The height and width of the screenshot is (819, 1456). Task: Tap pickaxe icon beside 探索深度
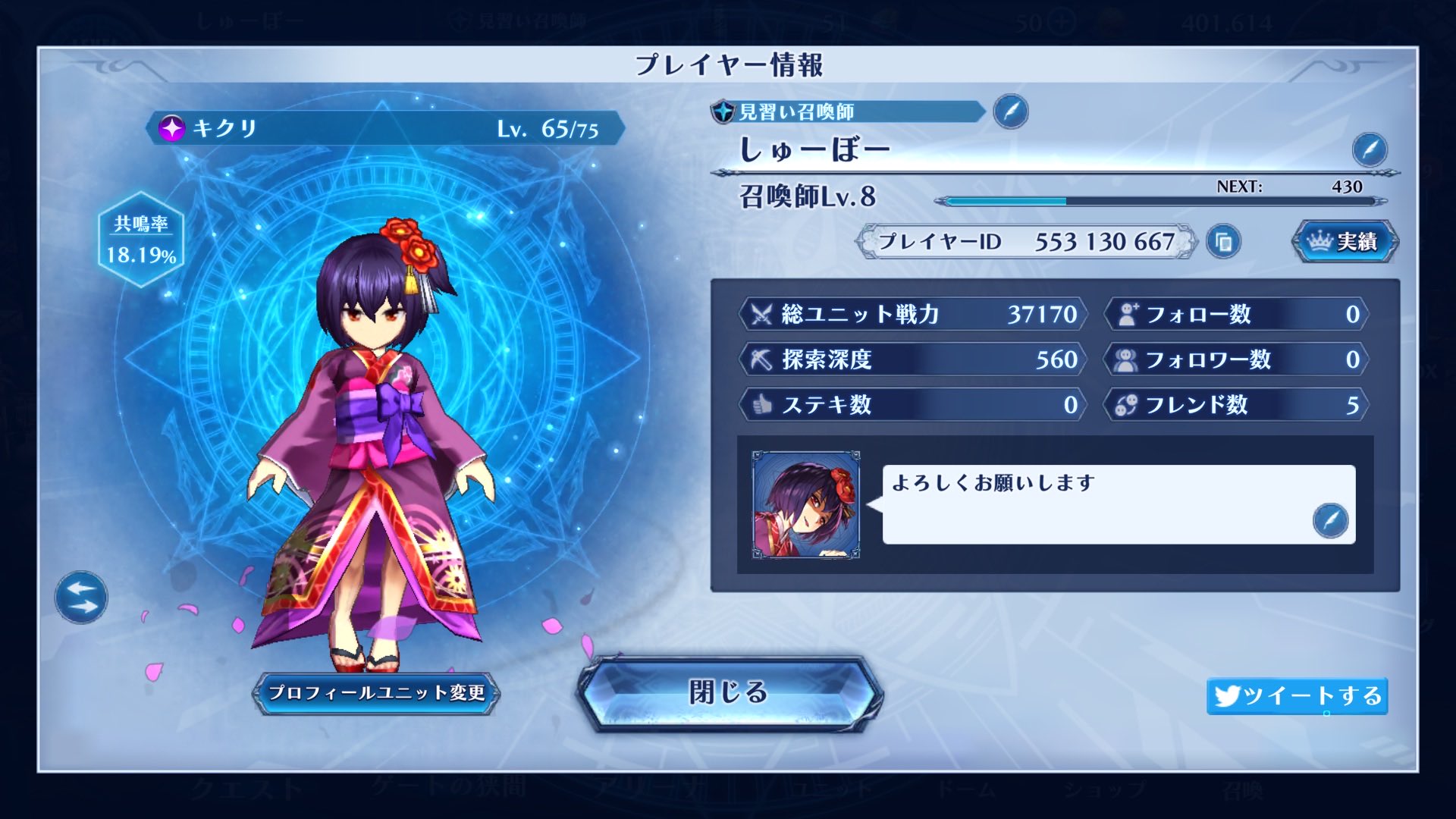(x=761, y=360)
